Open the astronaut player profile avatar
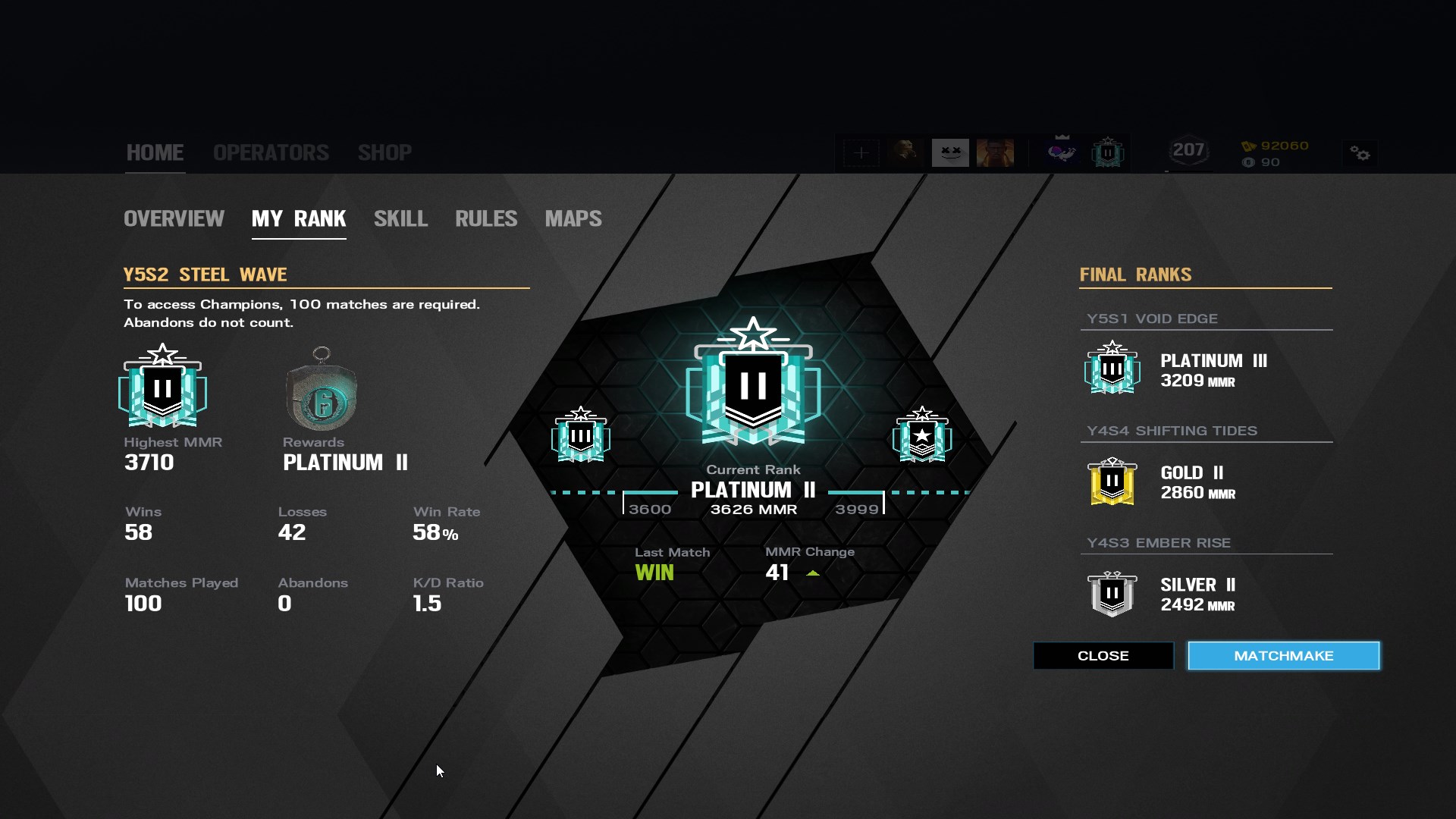Image resolution: width=1456 pixels, height=819 pixels. click(1062, 152)
